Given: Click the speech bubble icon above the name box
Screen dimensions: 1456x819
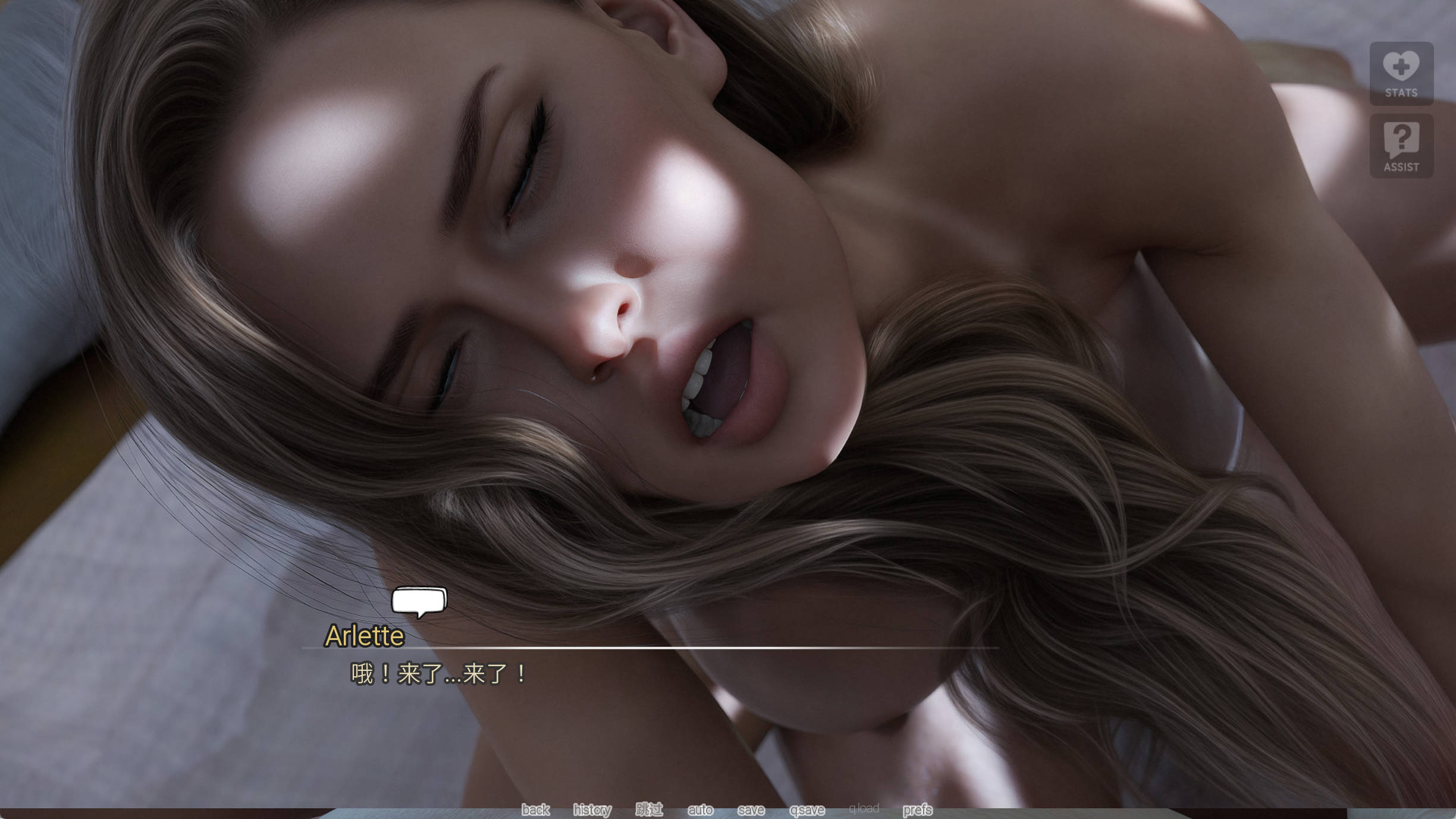Looking at the screenshot, I should 418,602.
